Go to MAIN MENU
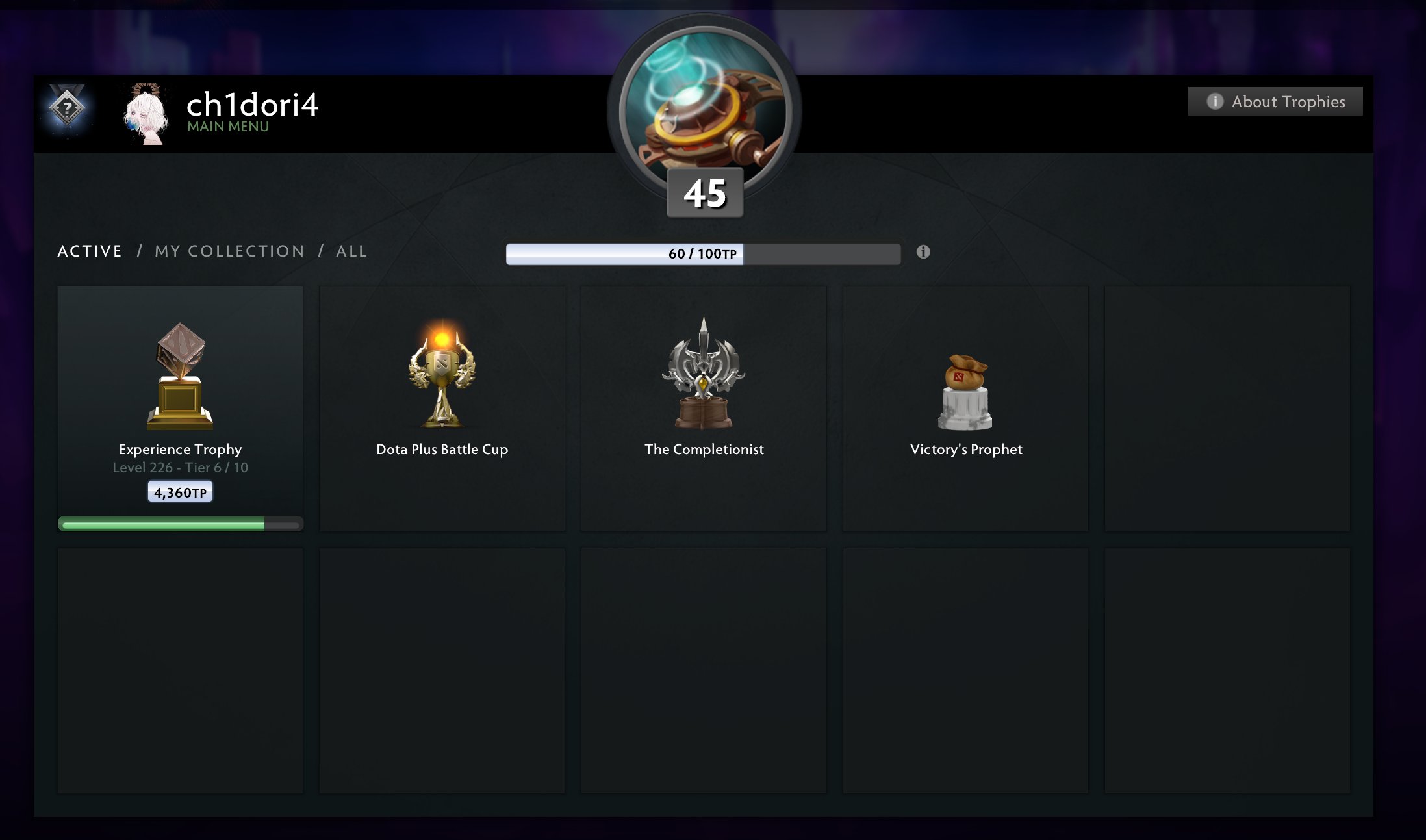 pyautogui.click(x=226, y=127)
